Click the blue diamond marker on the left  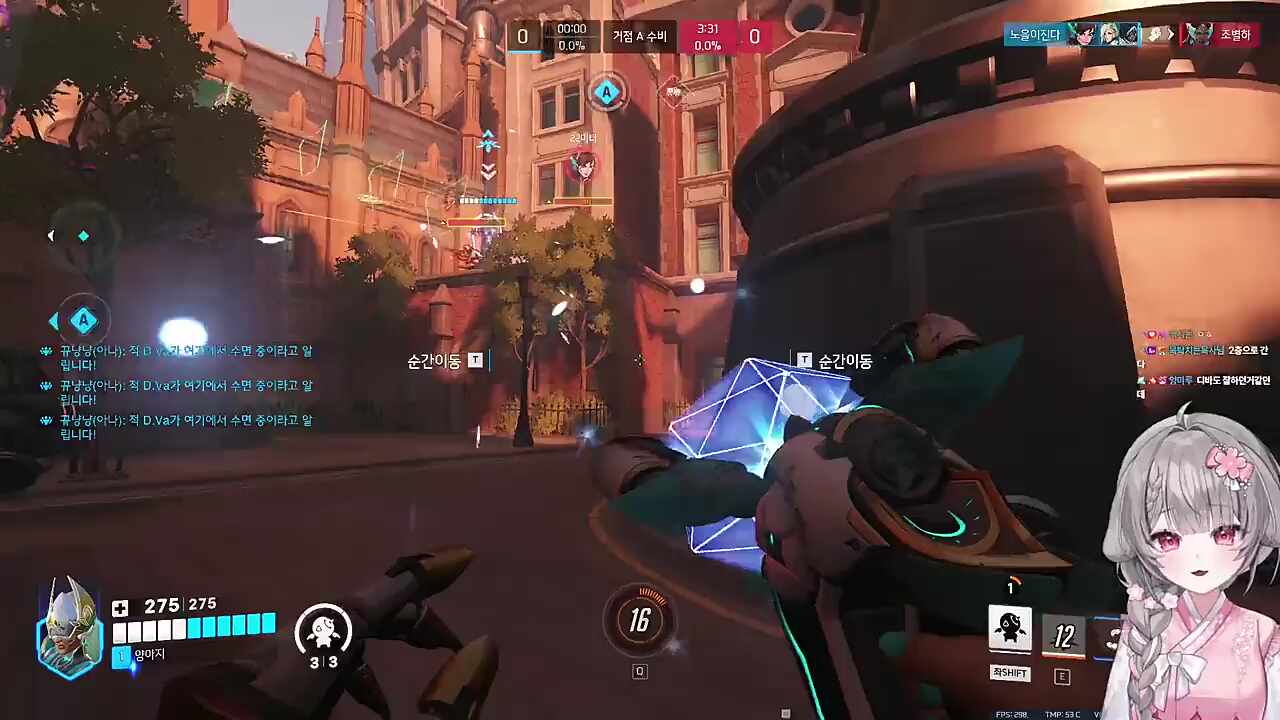(x=83, y=235)
